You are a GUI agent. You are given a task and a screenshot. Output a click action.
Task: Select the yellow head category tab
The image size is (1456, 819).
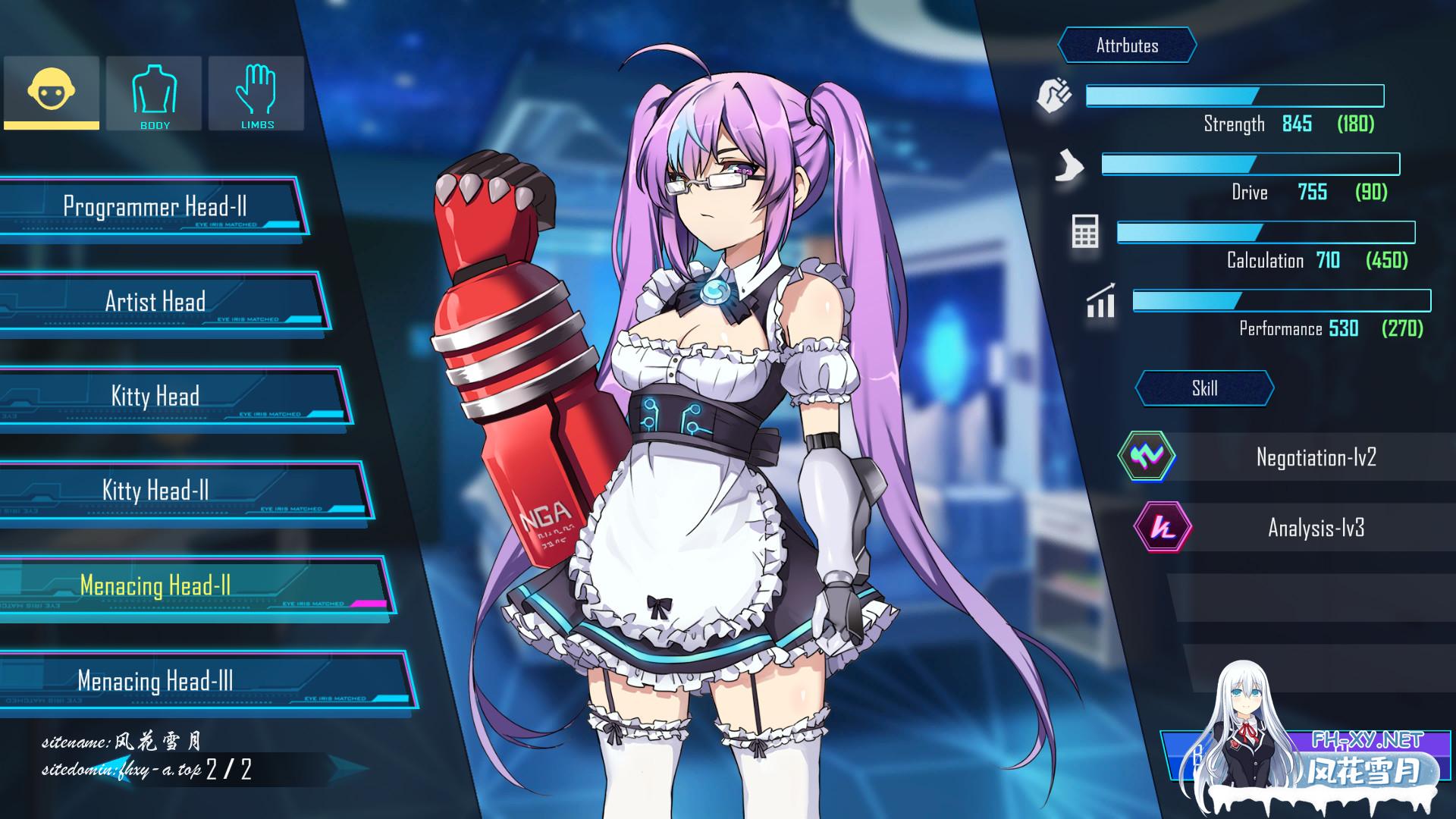(52, 93)
